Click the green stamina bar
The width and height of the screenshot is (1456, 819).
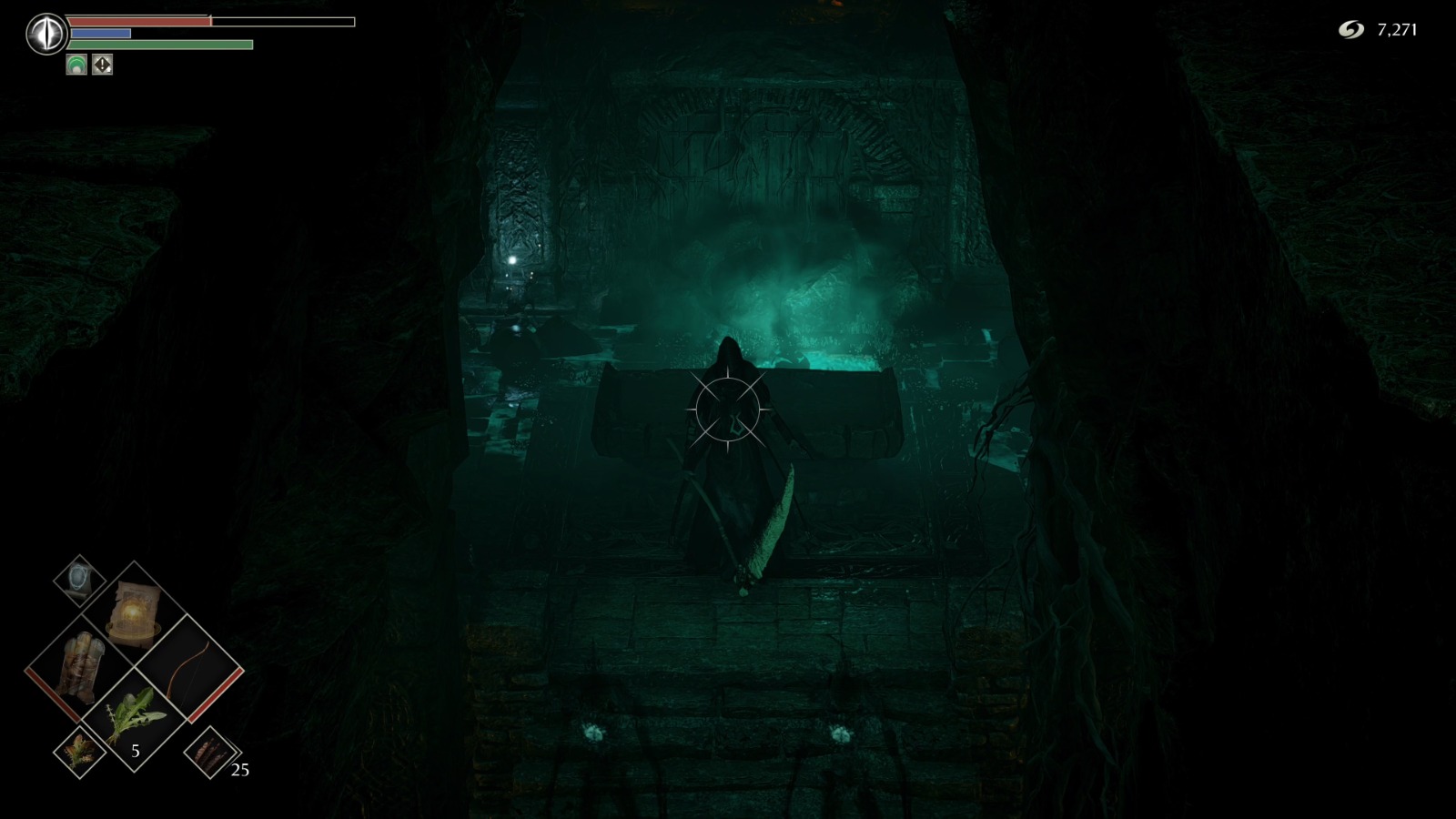[159, 44]
